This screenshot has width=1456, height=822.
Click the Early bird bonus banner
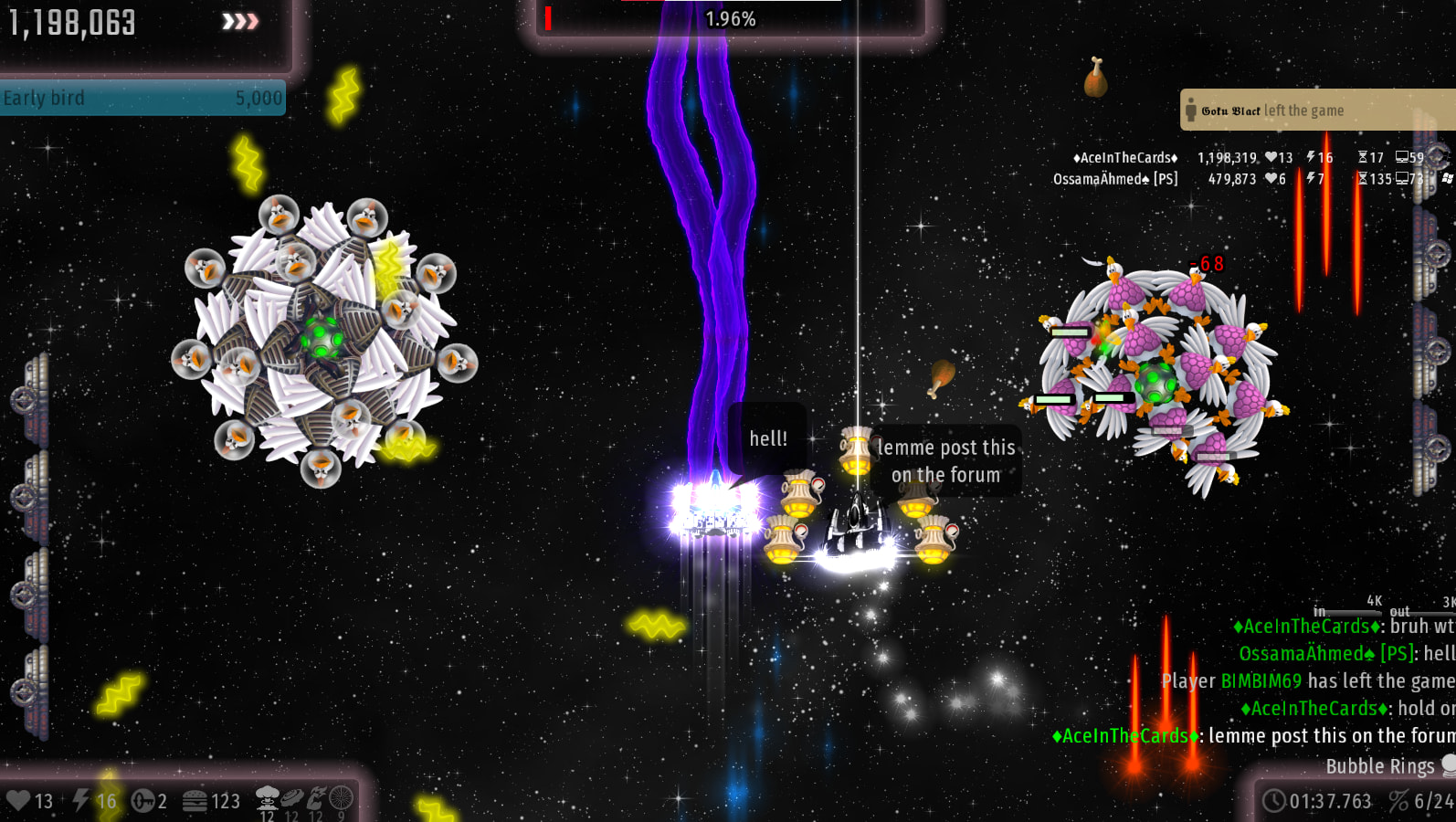(142, 98)
